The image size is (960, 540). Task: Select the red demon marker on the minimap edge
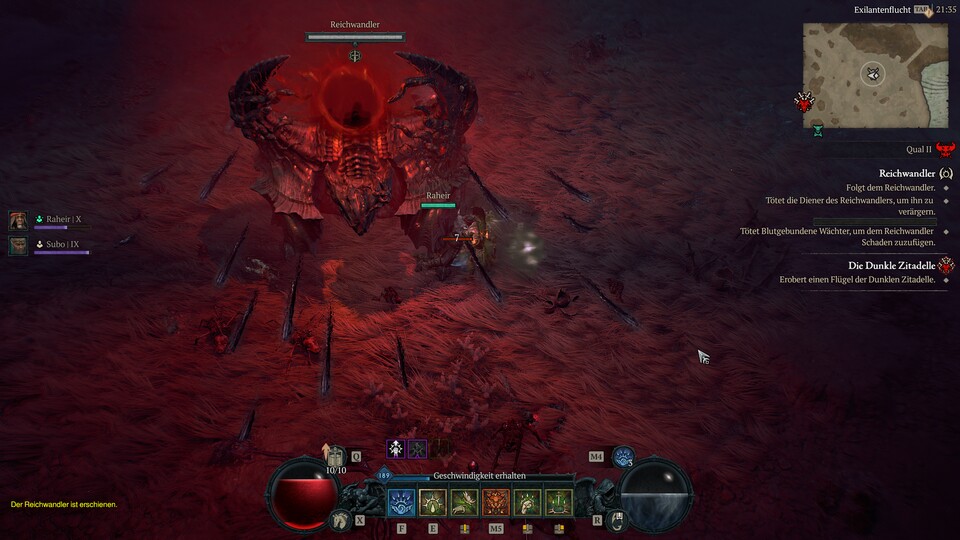tap(804, 101)
